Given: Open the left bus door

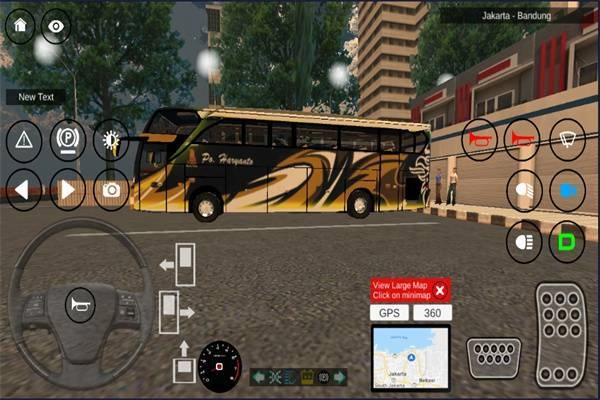Looking at the screenshot, I should click(x=182, y=264).
